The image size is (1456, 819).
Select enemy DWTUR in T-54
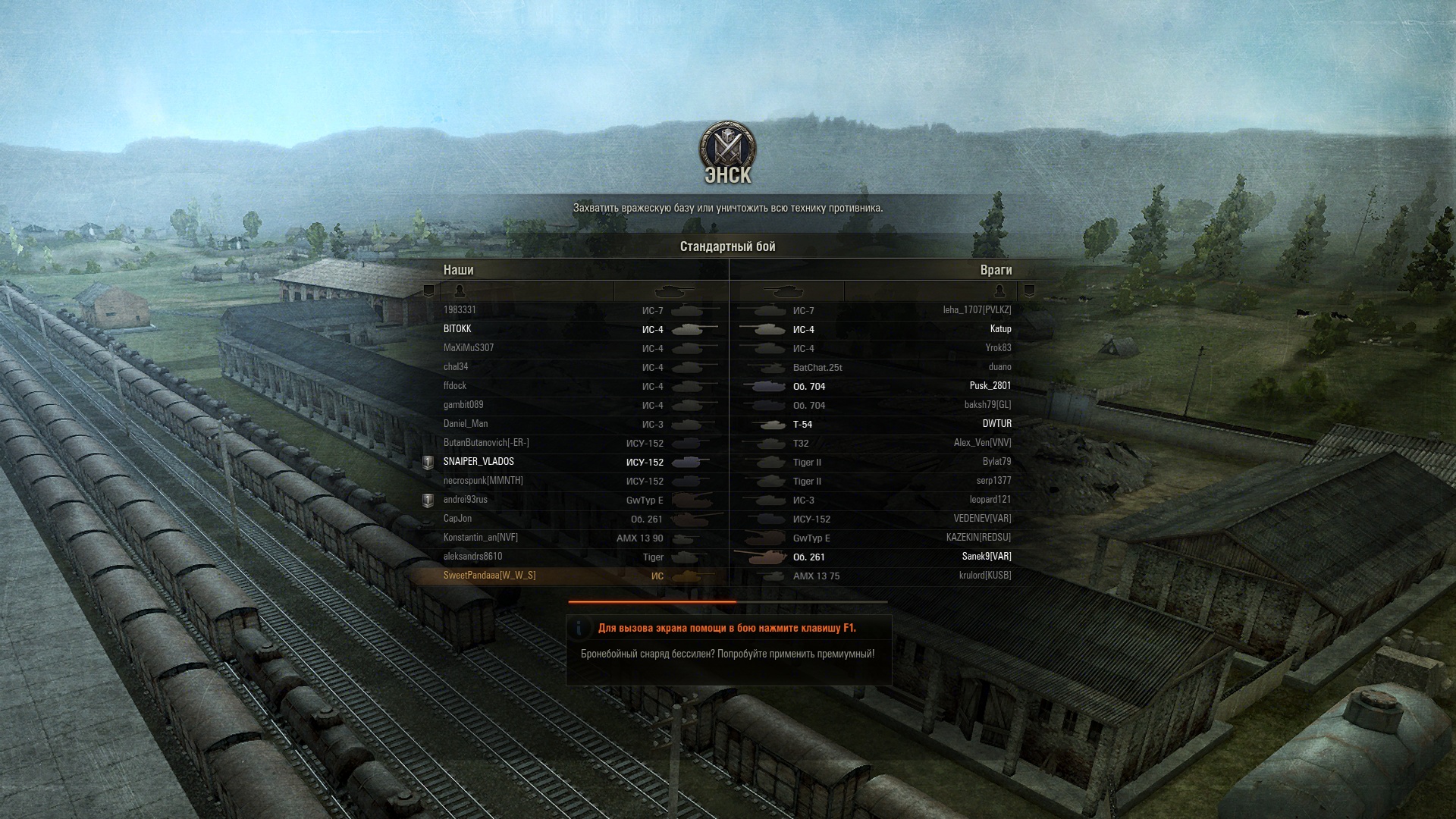click(x=996, y=424)
